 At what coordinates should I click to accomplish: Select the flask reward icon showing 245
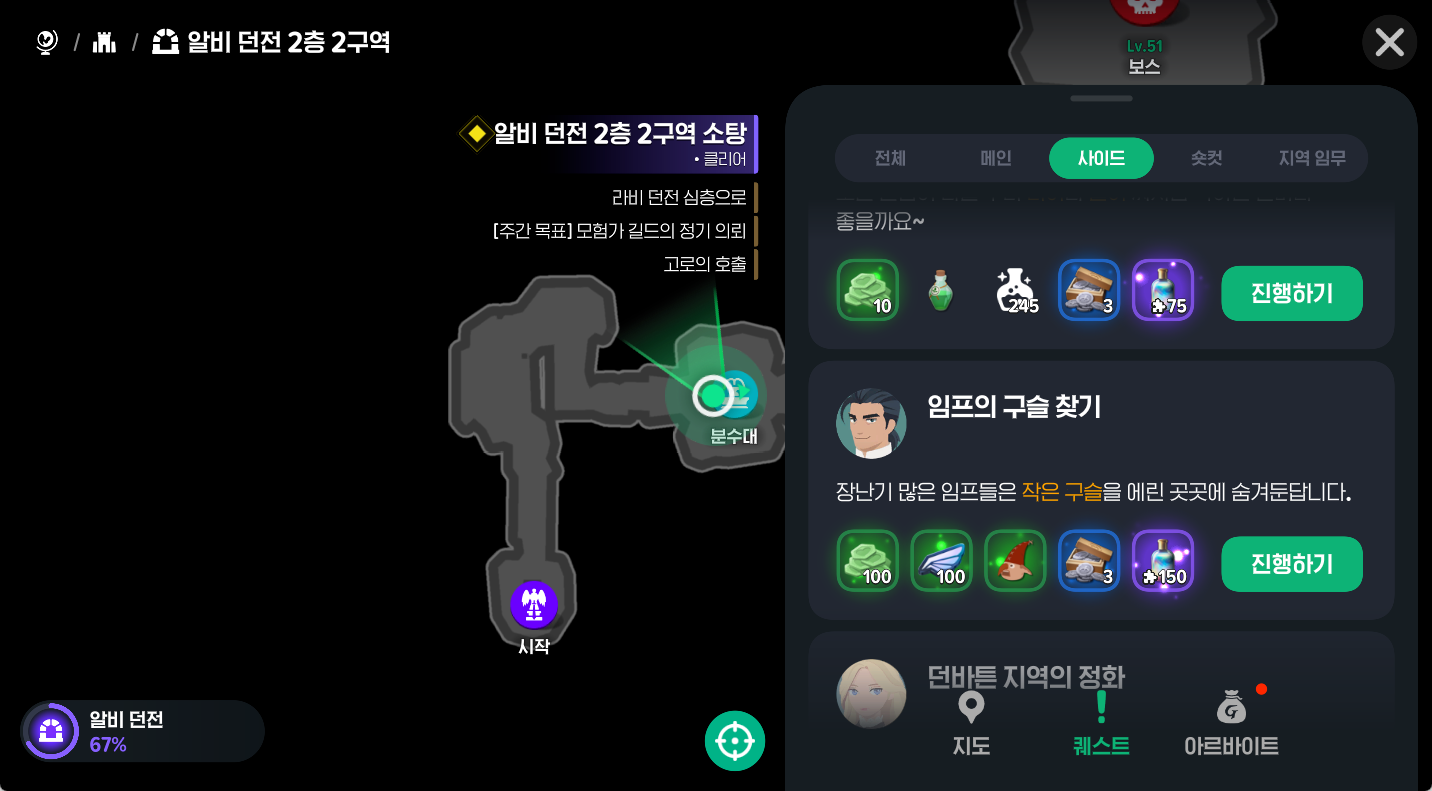point(1015,290)
